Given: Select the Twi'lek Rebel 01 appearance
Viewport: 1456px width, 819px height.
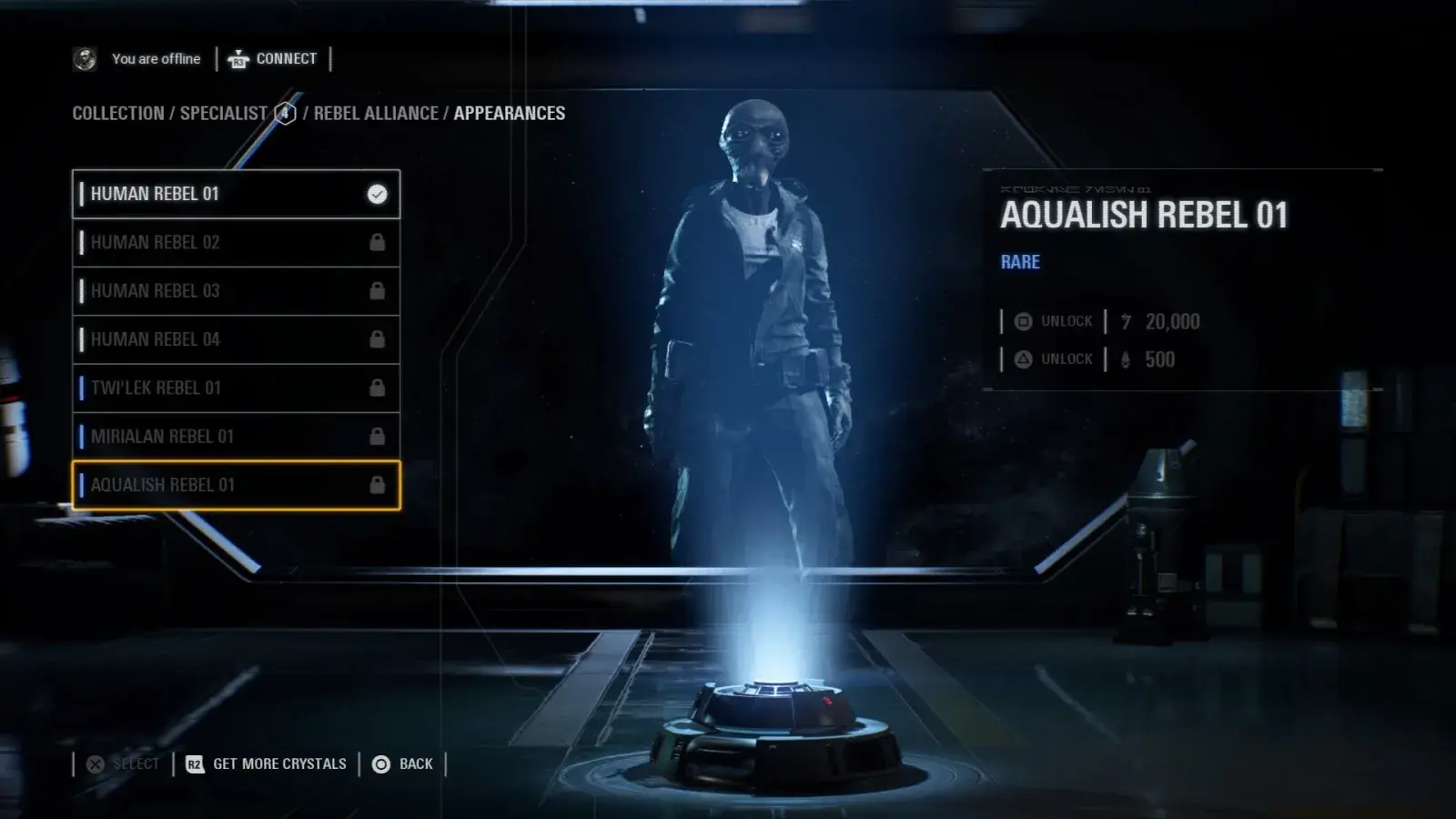Looking at the screenshot, I should (236, 388).
